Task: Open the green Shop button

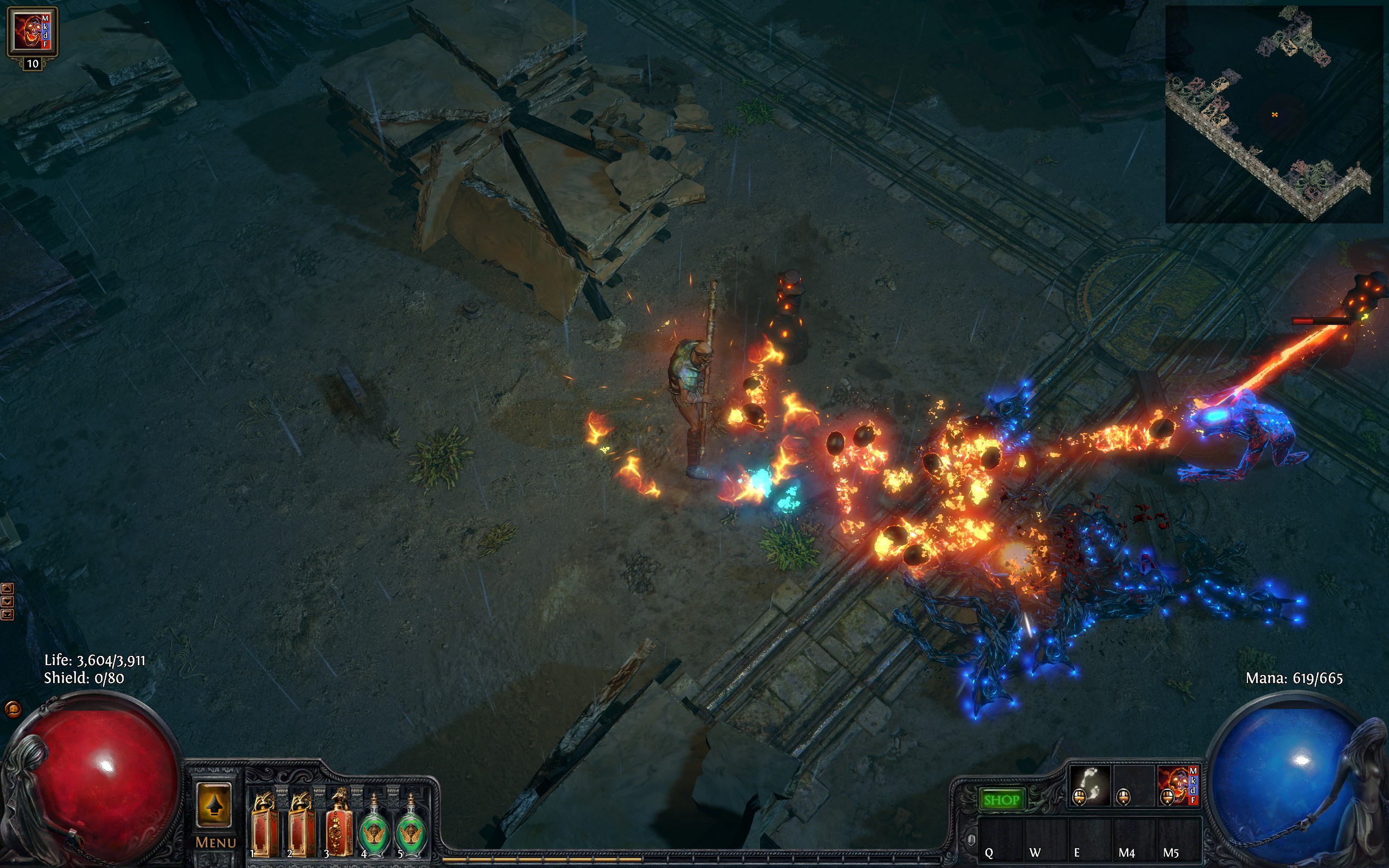Action: (x=1001, y=799)
